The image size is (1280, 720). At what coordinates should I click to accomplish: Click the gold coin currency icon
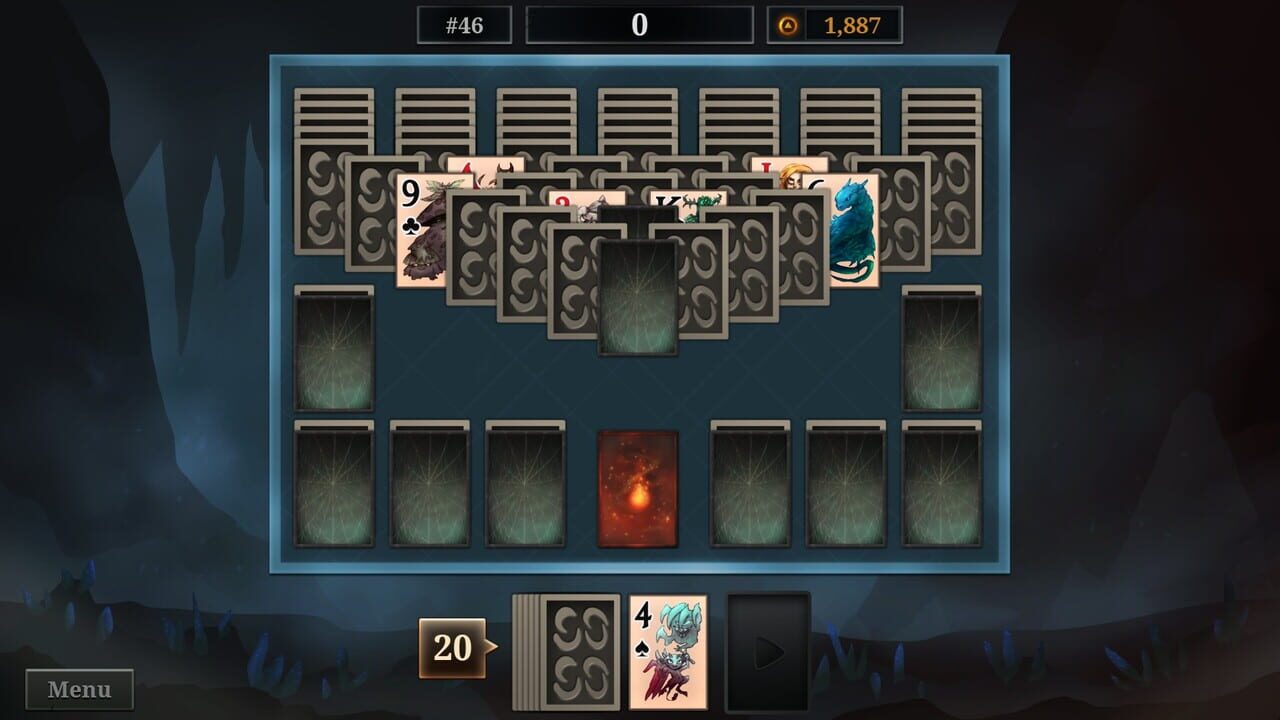788,25
